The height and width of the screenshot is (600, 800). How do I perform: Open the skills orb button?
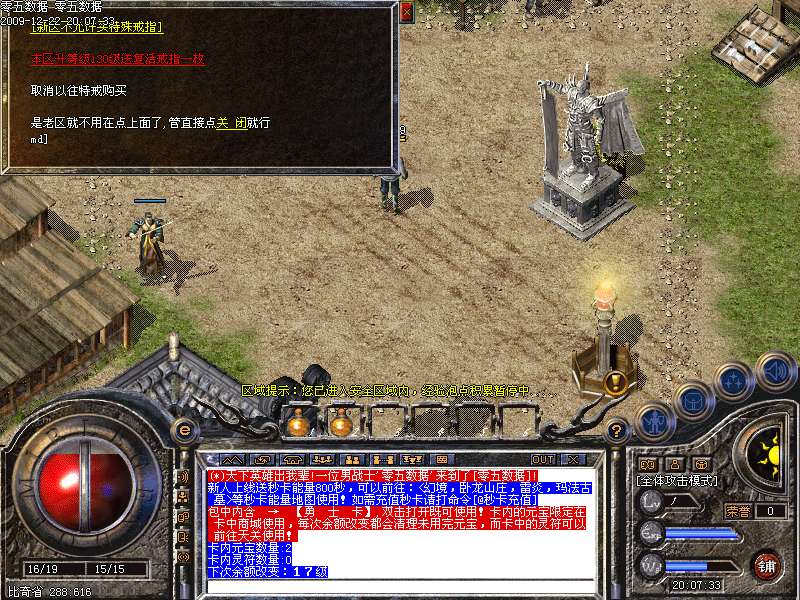pos(733,381)
